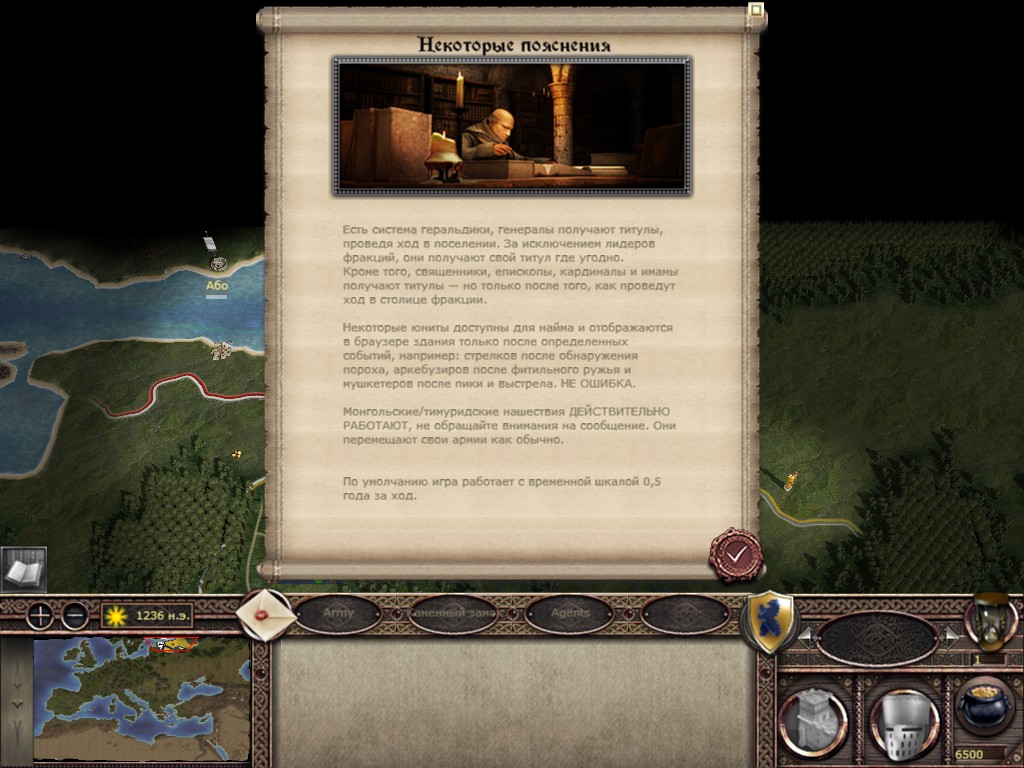Select the next item with the right arrow

949,635
